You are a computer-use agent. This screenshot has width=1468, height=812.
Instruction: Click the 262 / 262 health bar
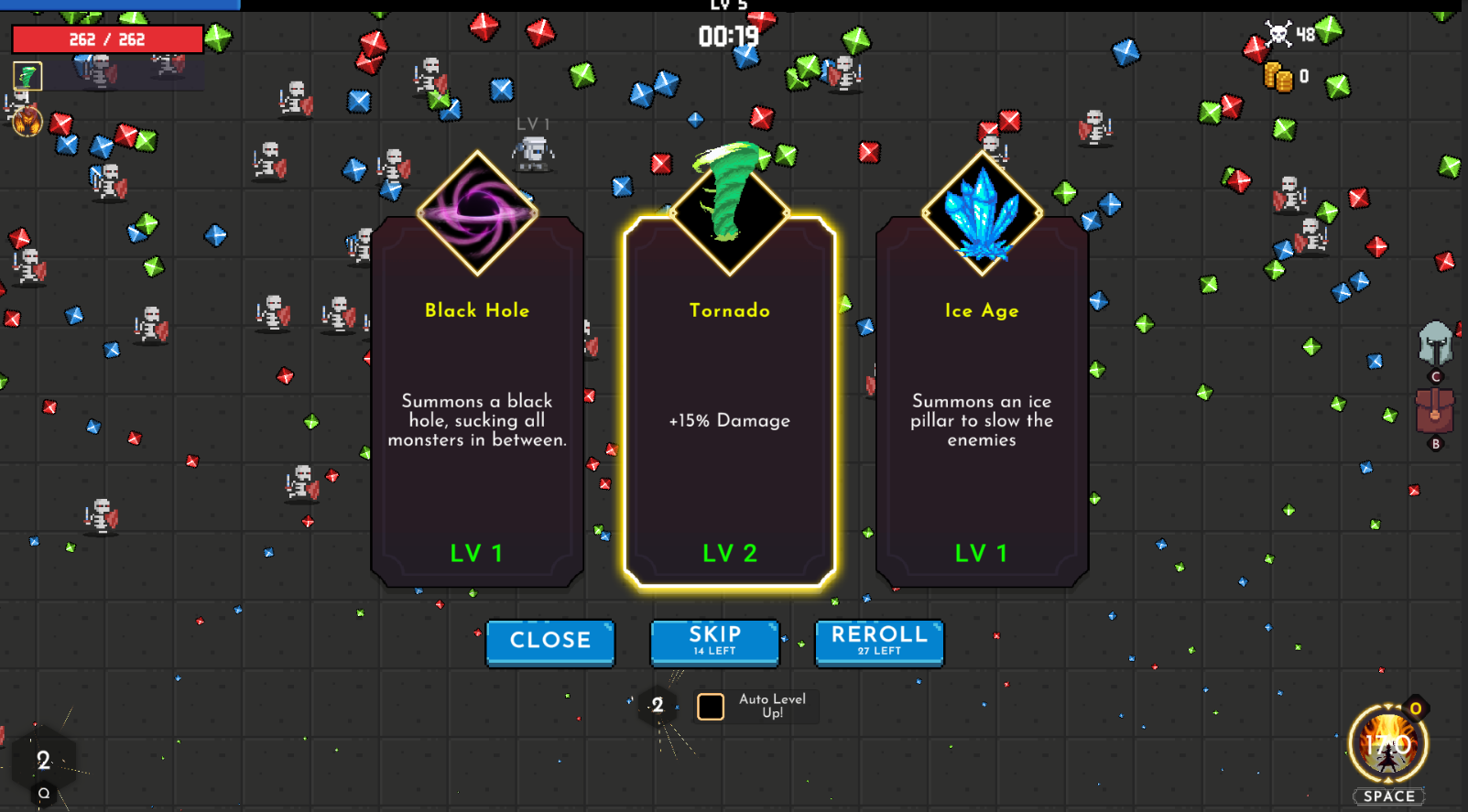(x=108, y=38)
